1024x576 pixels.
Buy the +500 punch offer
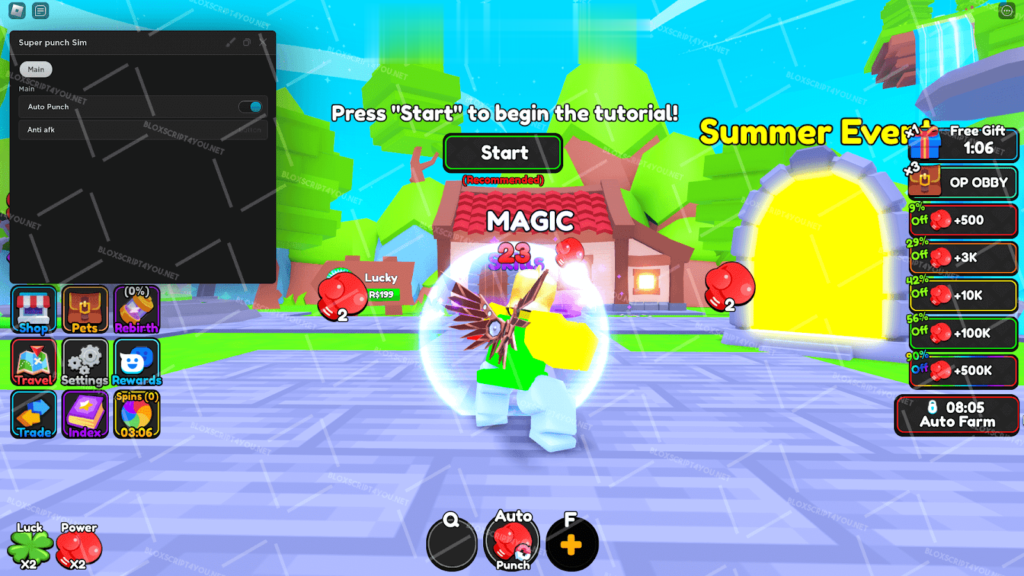click(964, 220)
